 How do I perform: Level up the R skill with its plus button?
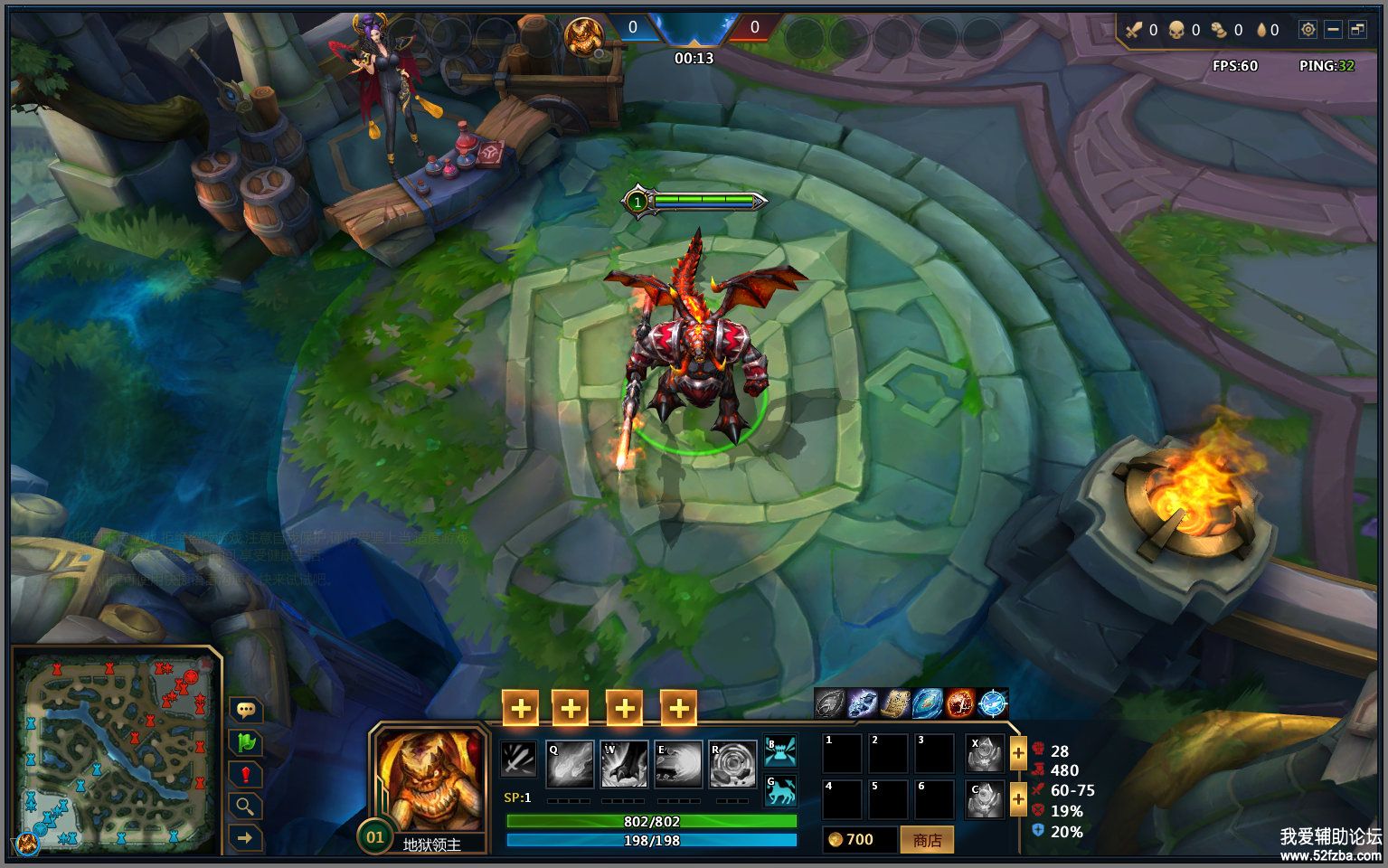click(678, 709)
